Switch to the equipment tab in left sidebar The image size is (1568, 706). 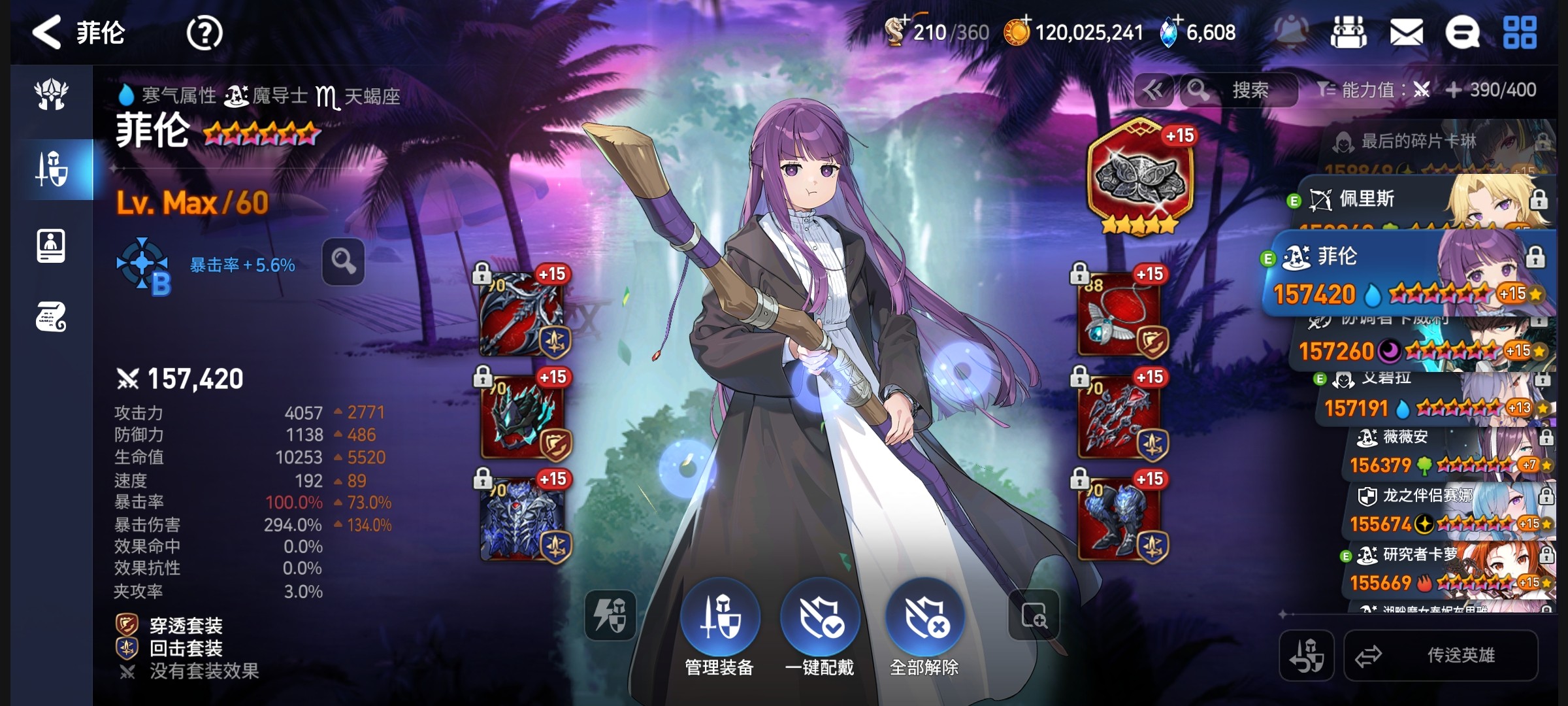(x=52, y=169)
